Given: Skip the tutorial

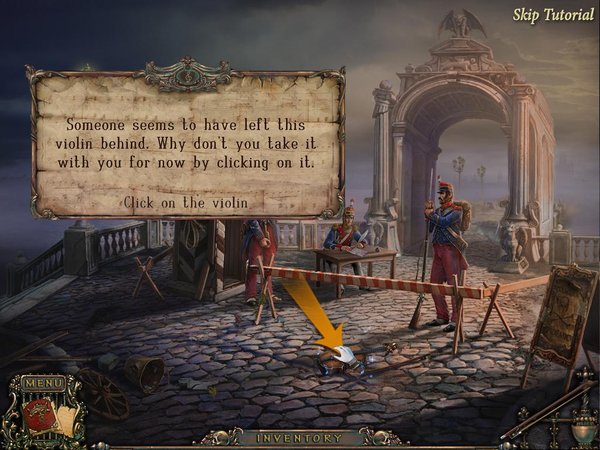Looking at the screenshot, I should [x=552, y=15].
